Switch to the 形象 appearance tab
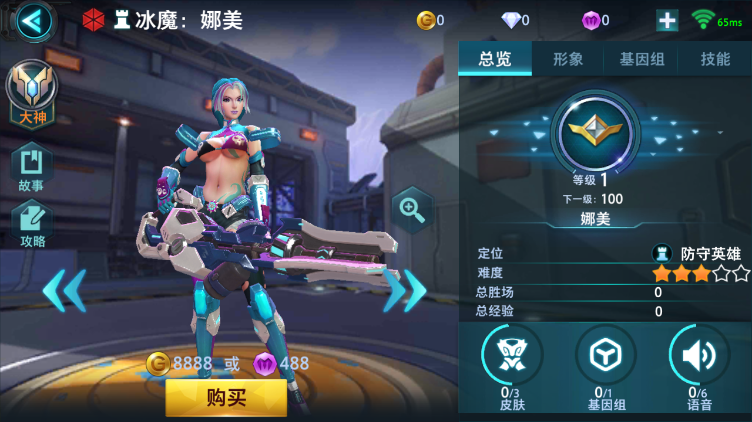The image size is (752, 422). click(x=568, y=59)
